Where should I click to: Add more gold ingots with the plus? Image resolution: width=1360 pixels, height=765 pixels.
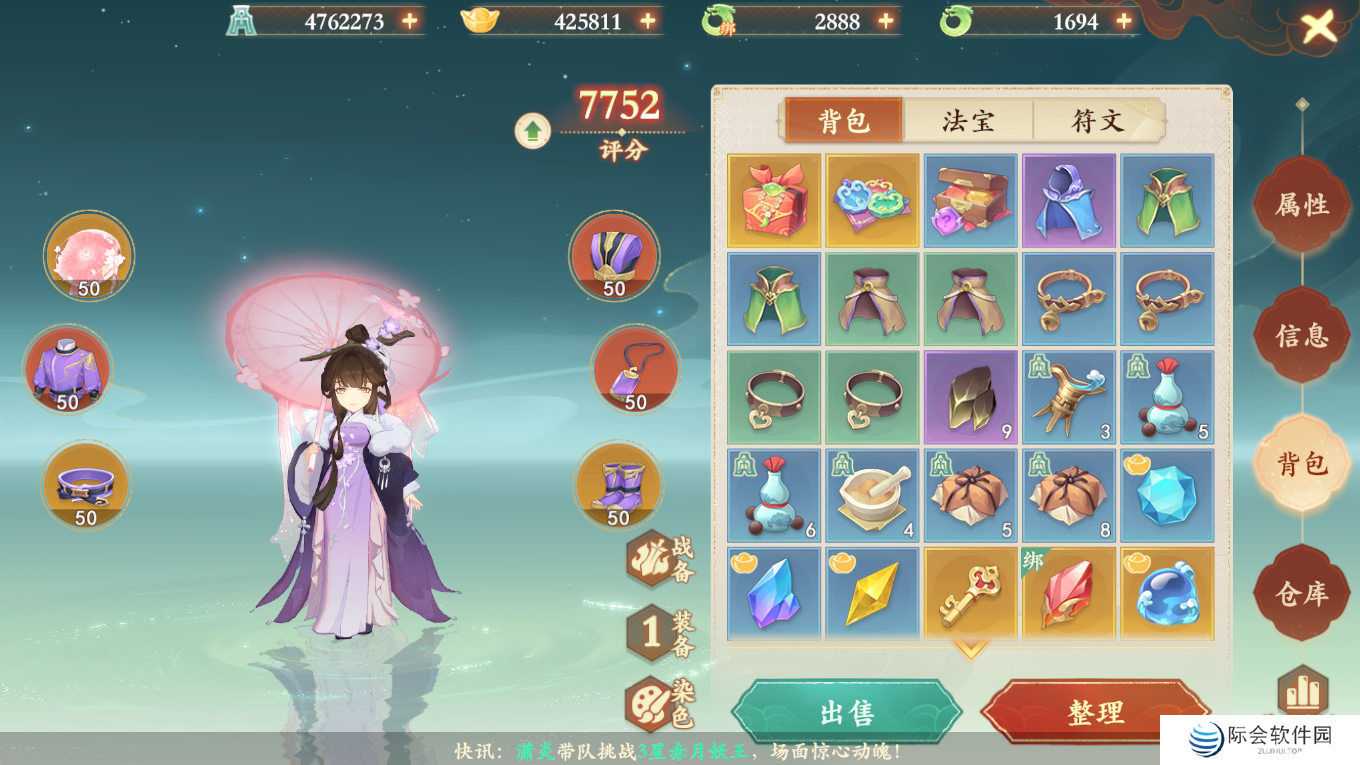(x=648, y=21)
